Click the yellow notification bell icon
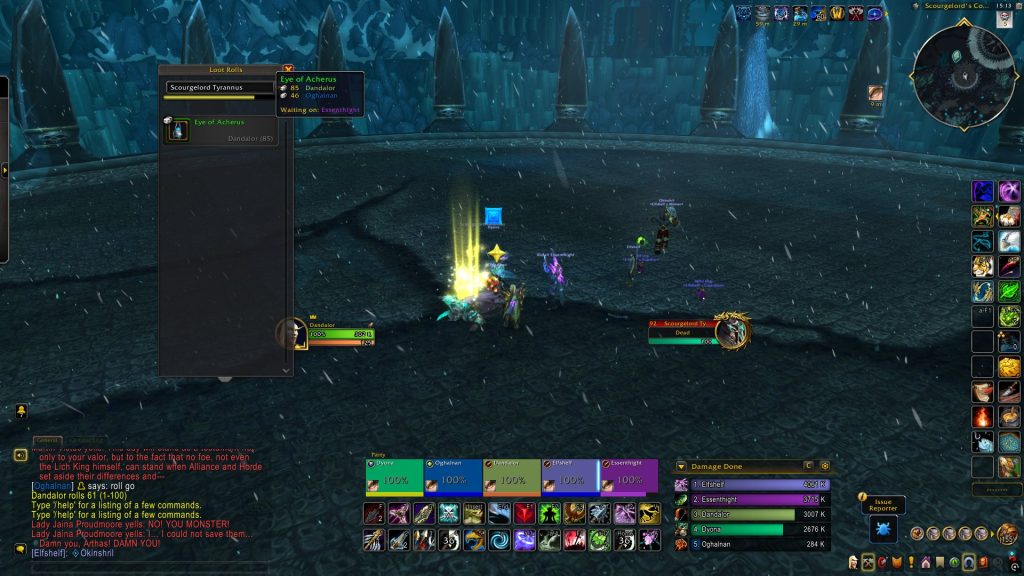Image resolution: width=1024 pixels, height=576 pixels. pos(20,411)
